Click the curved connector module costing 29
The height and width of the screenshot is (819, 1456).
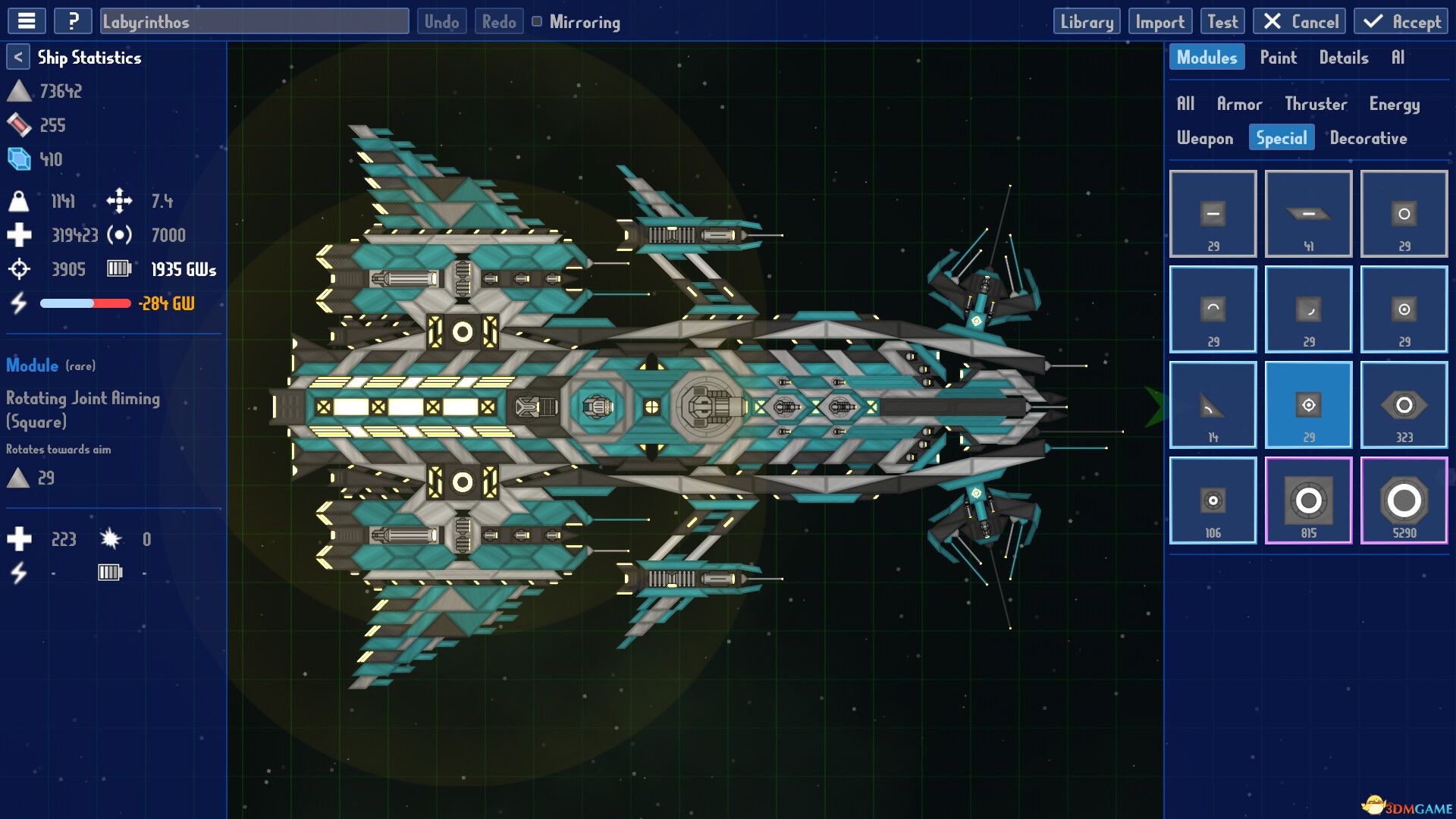point(1213,309)
